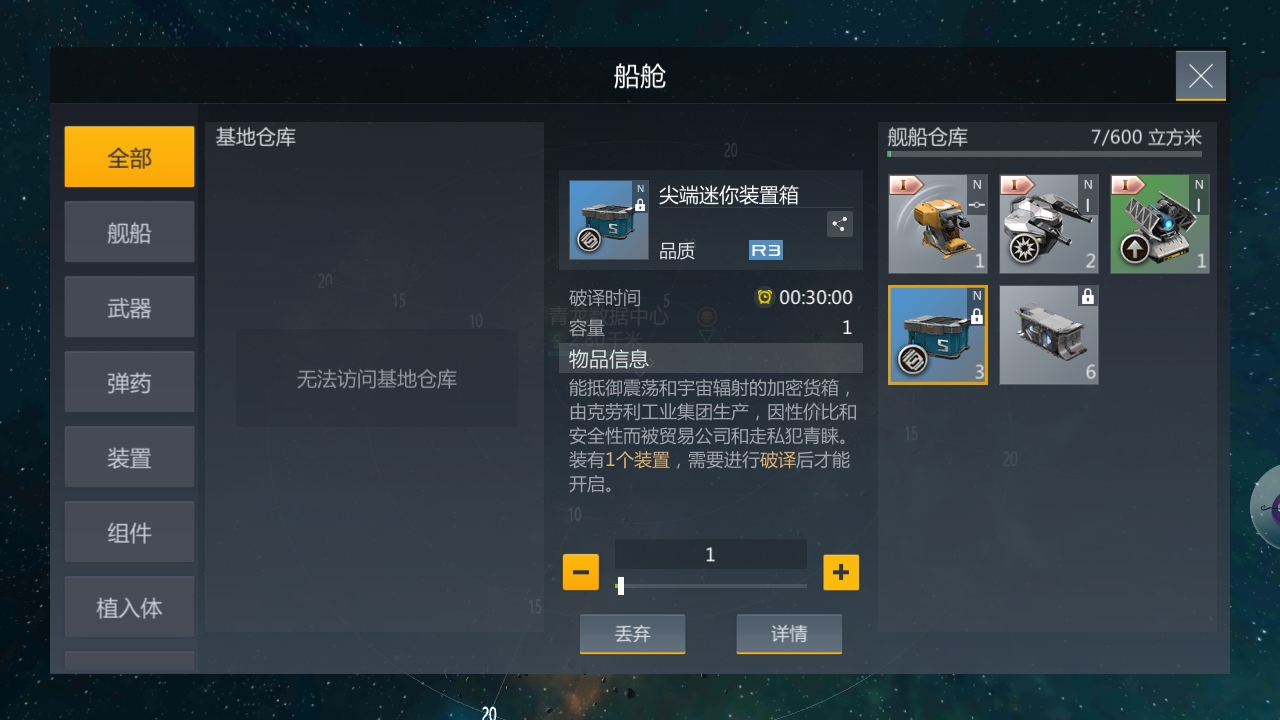Switch to the 舰船 category tab
Image resolution: width=1280 pixels, height=720 pixels.
pyautogui.click(x=129, y=231)
